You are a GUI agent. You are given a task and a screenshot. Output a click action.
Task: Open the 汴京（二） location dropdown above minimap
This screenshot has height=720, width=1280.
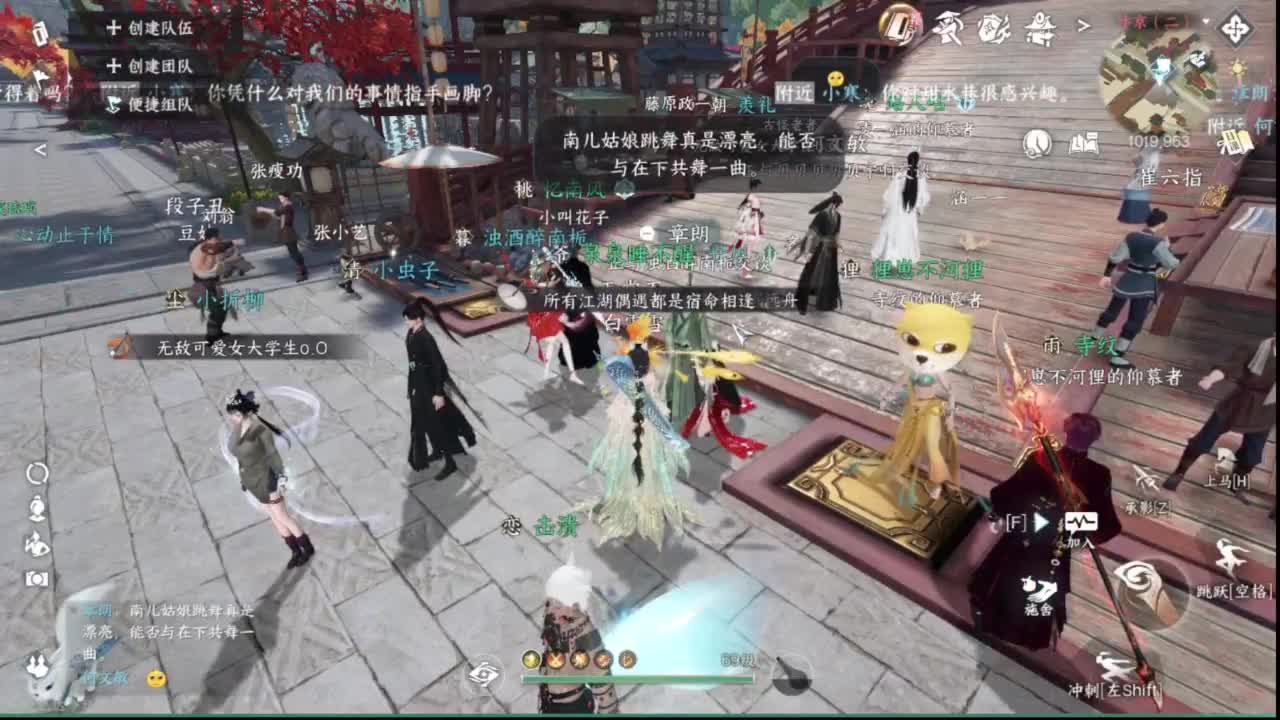1156,21
